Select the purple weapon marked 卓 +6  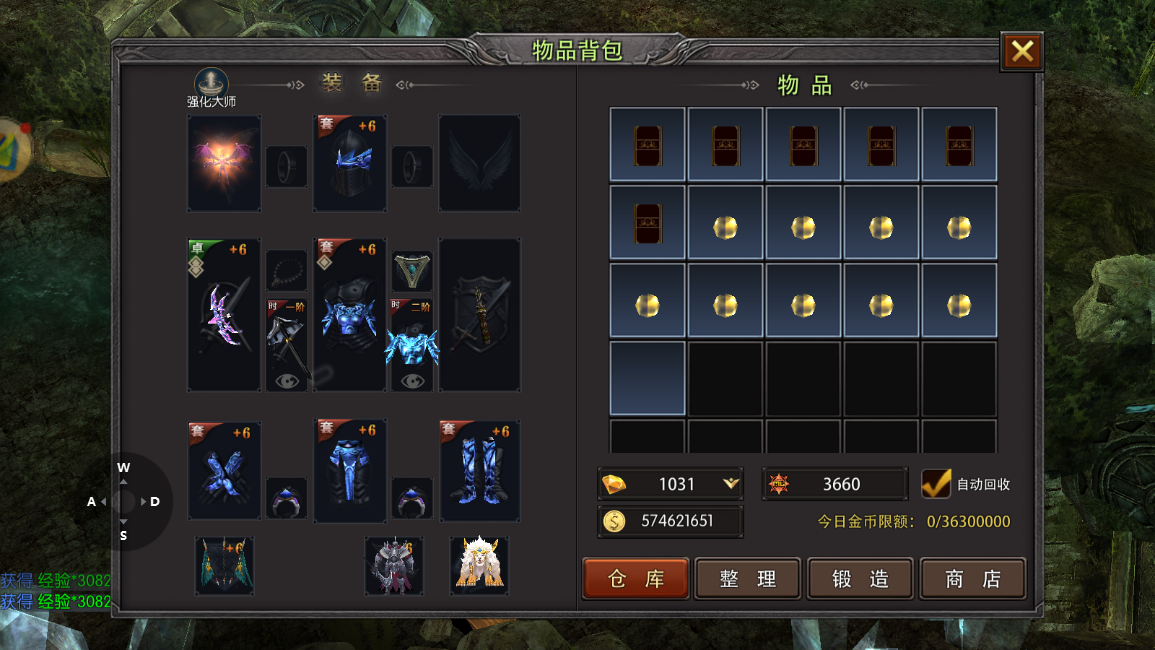[224, 315]
